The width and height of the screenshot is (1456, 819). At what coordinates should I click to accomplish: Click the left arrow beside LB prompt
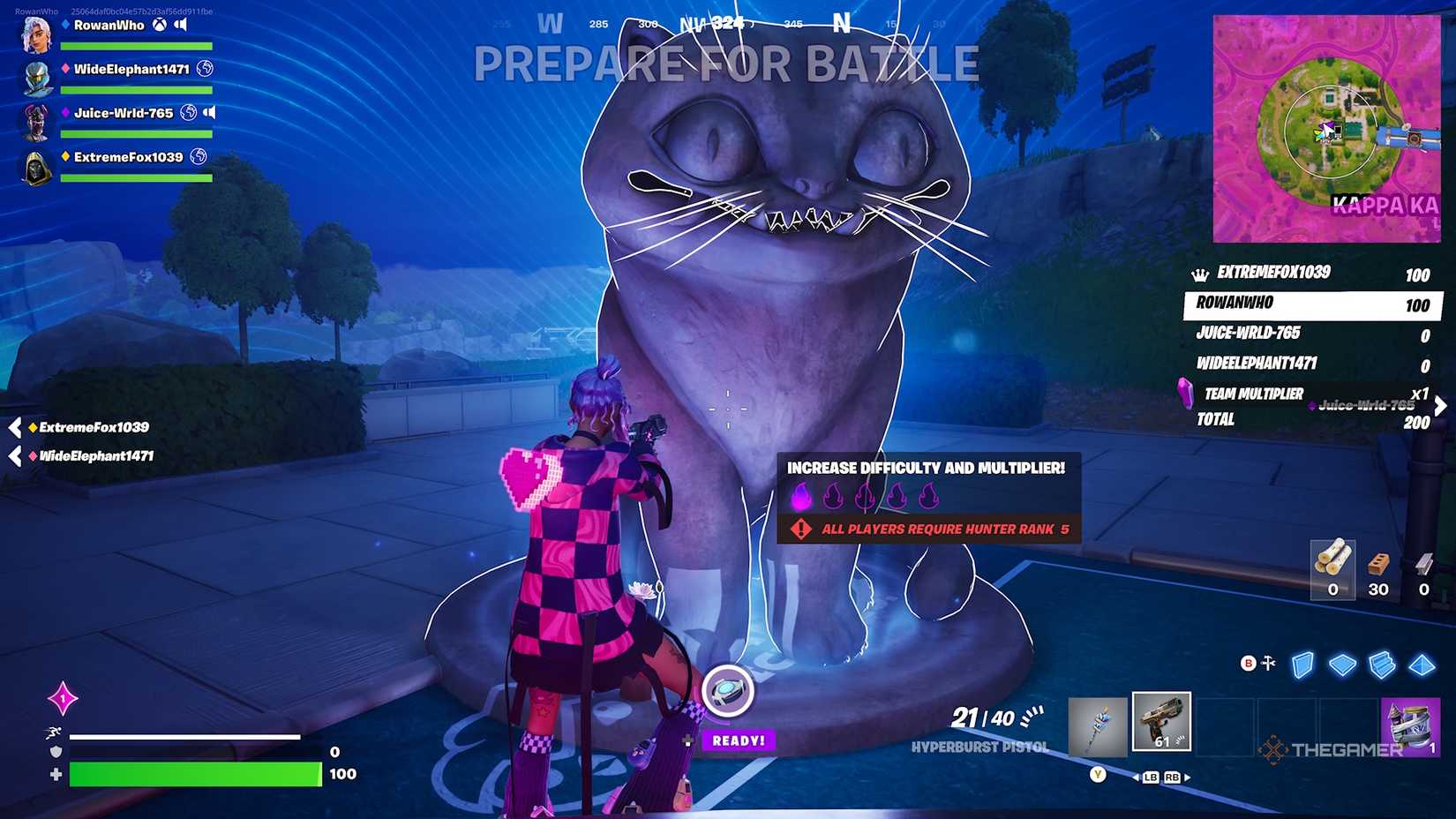click(1136, 777)
